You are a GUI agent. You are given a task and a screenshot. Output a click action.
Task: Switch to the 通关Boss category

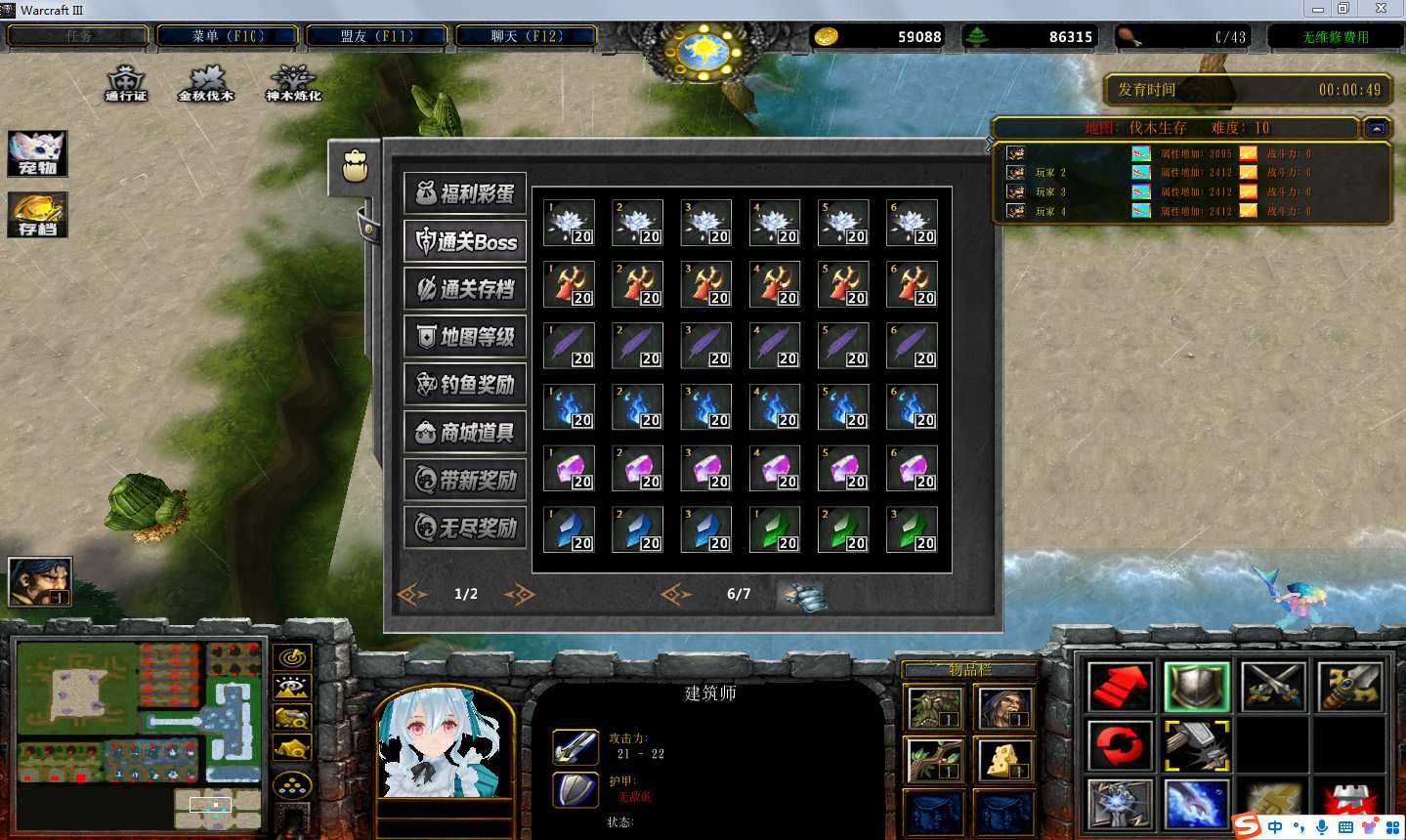pyautogui.click(x=465, y=241)
